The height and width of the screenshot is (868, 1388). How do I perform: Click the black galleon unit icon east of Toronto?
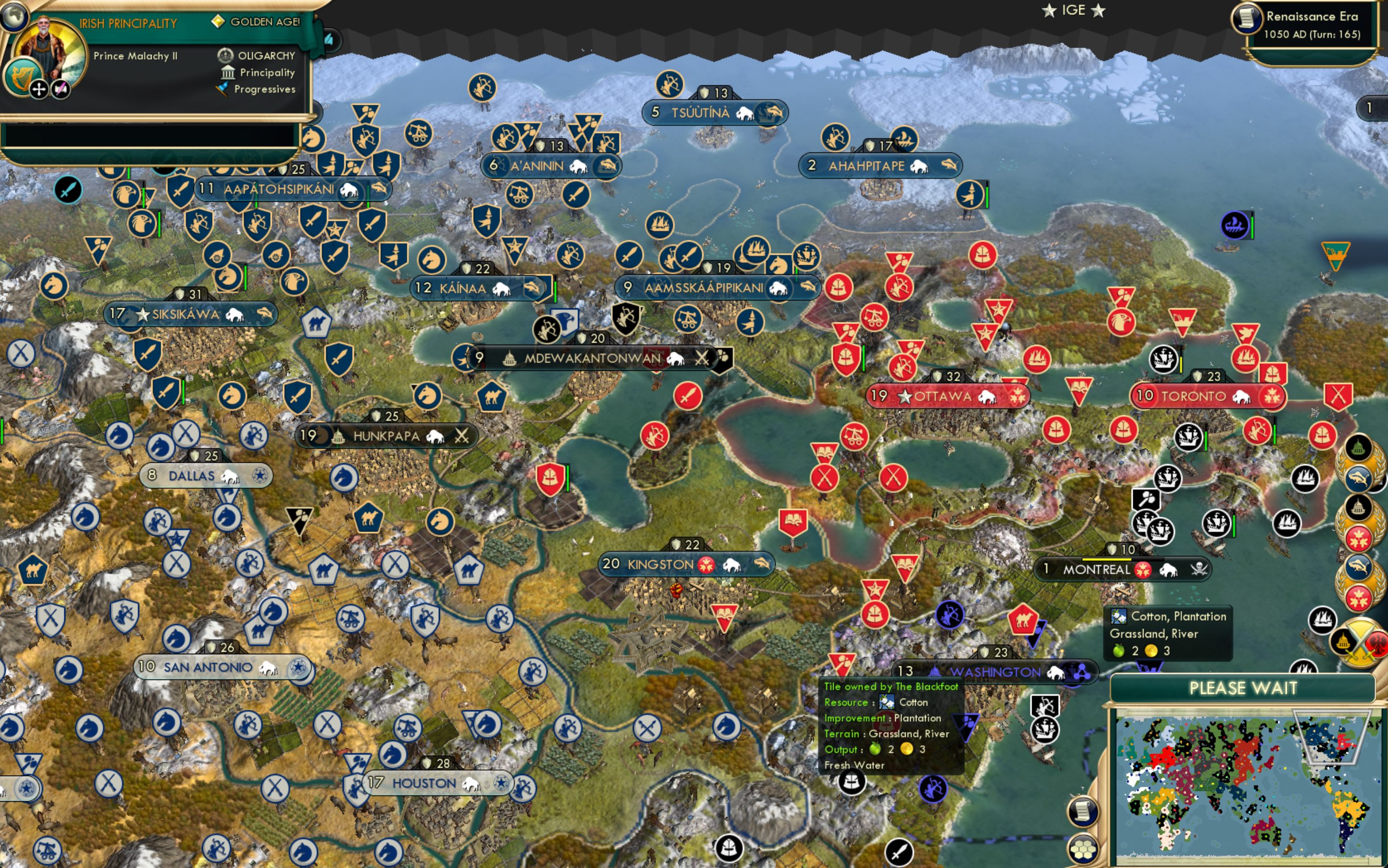(1190, 436)
